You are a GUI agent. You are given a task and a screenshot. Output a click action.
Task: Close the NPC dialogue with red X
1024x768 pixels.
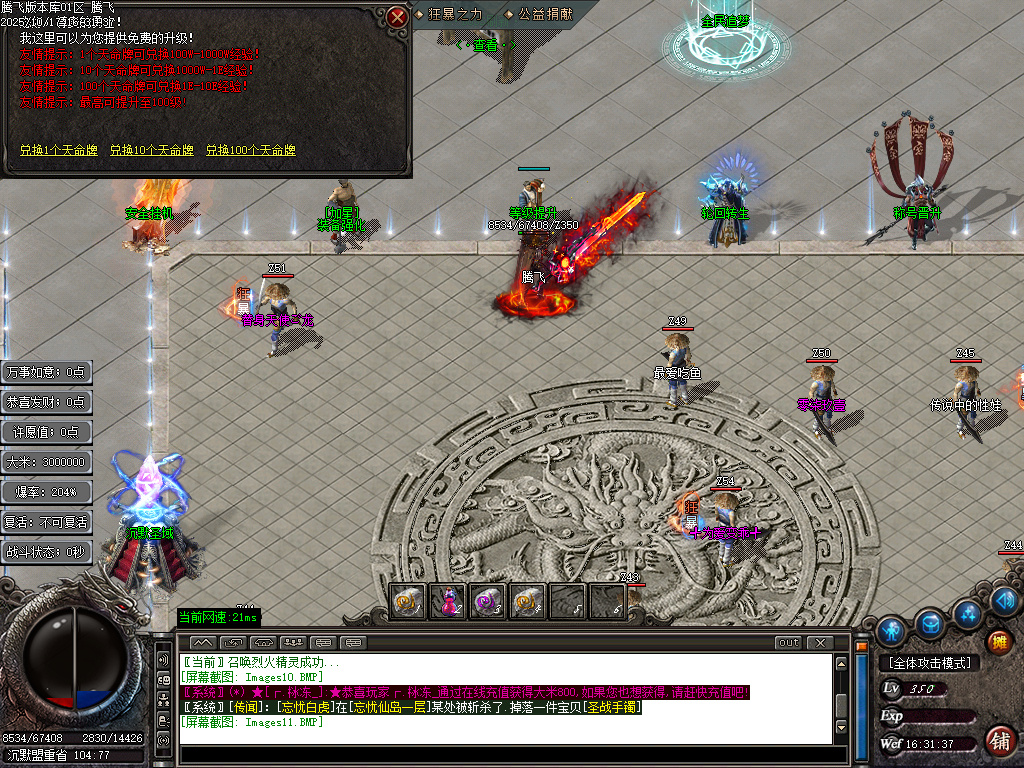point(397,16)
